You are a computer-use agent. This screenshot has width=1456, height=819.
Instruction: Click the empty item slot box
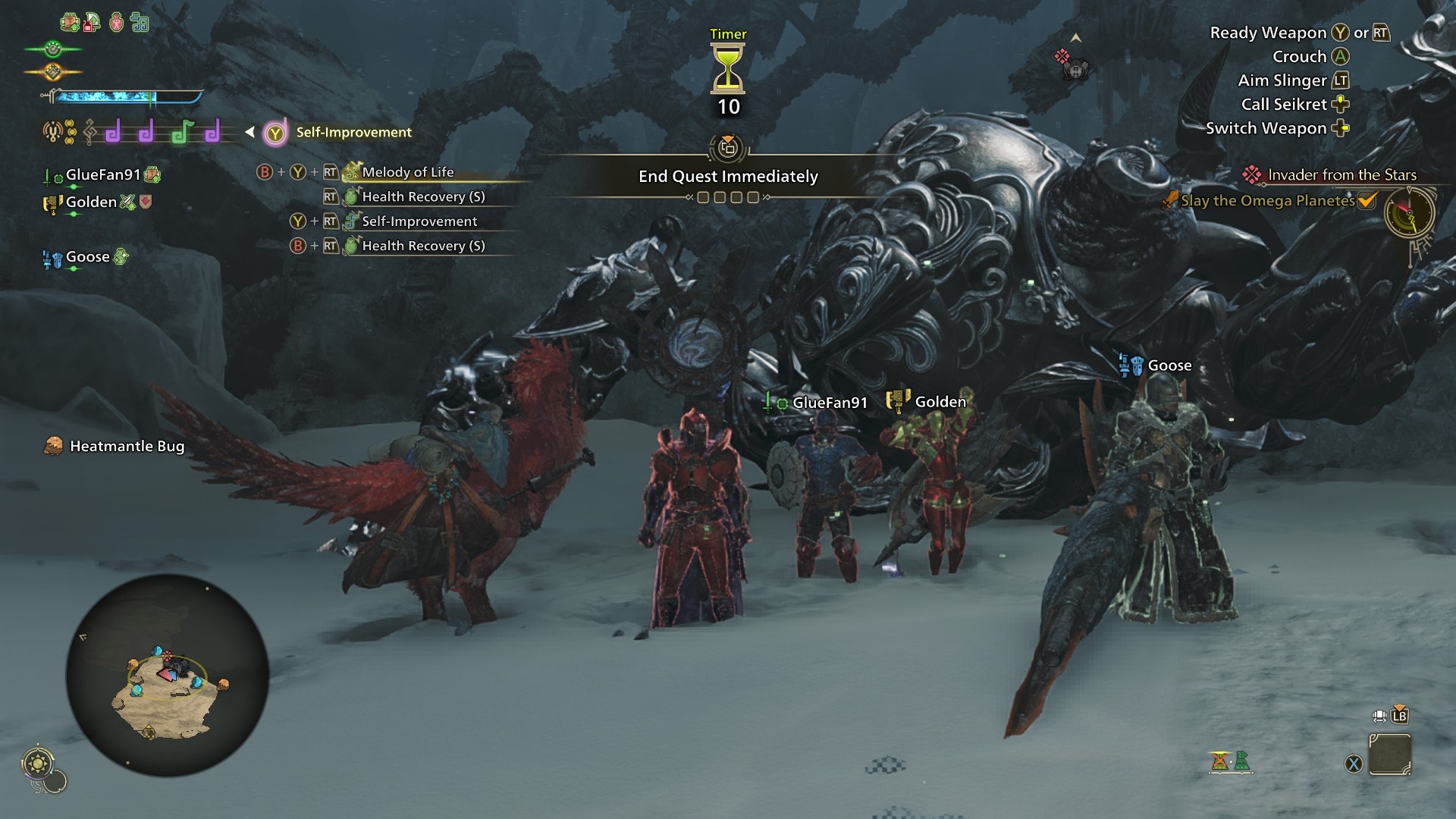pyautogui.click(x=1389, y=755)
